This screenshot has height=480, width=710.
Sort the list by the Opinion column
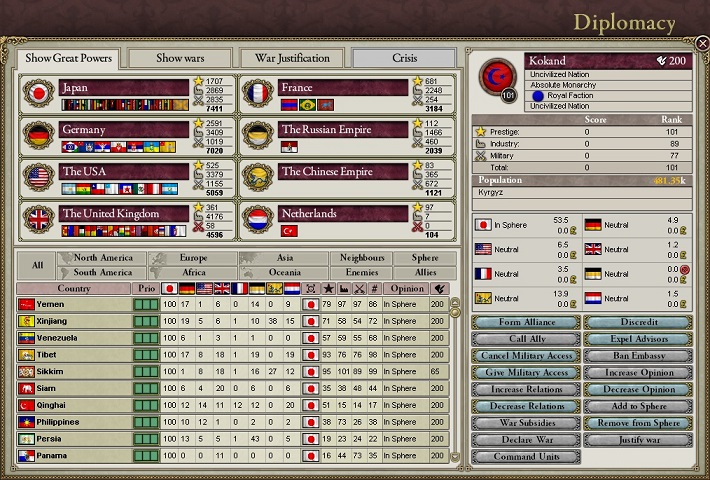405,288
